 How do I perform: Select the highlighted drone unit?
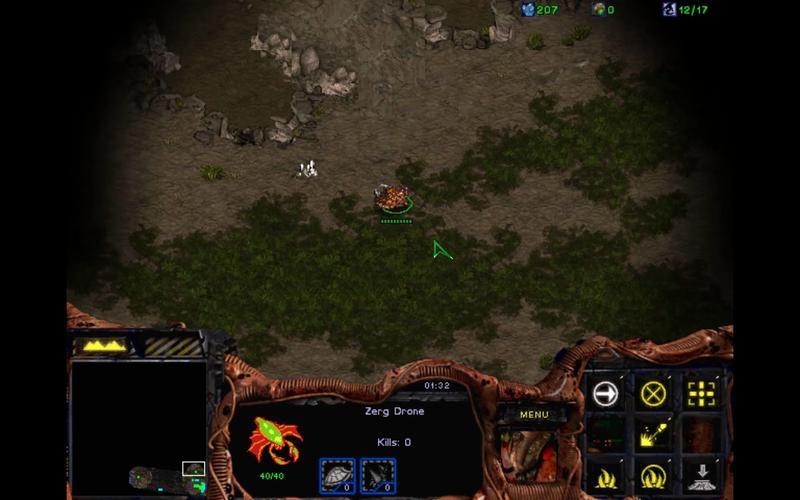[391, 197]
